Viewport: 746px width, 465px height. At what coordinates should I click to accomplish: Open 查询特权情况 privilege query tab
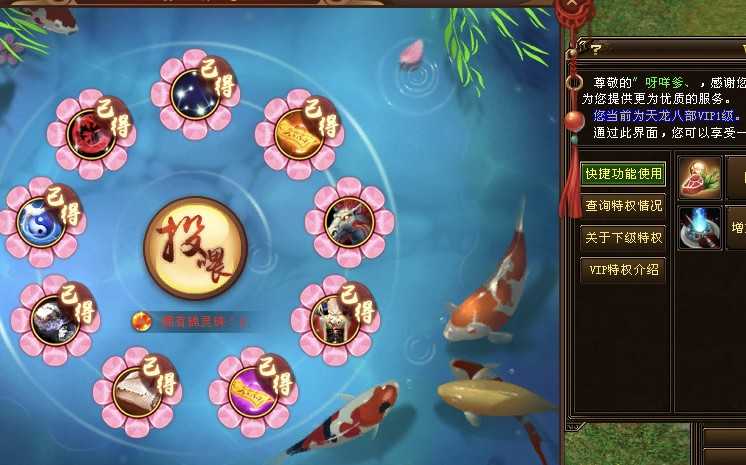pos(624,206)
